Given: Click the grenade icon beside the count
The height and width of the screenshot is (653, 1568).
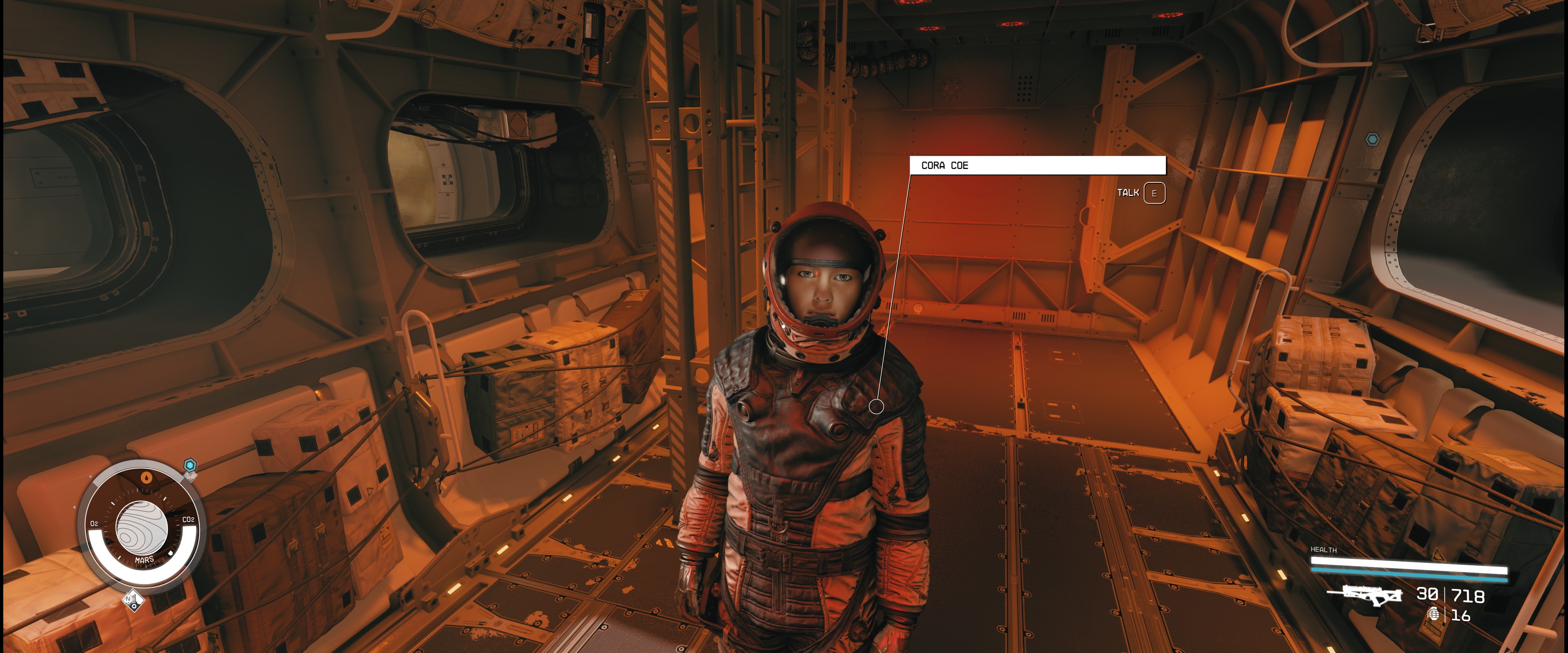Looking at the screenshot, I should (1434, 614).
